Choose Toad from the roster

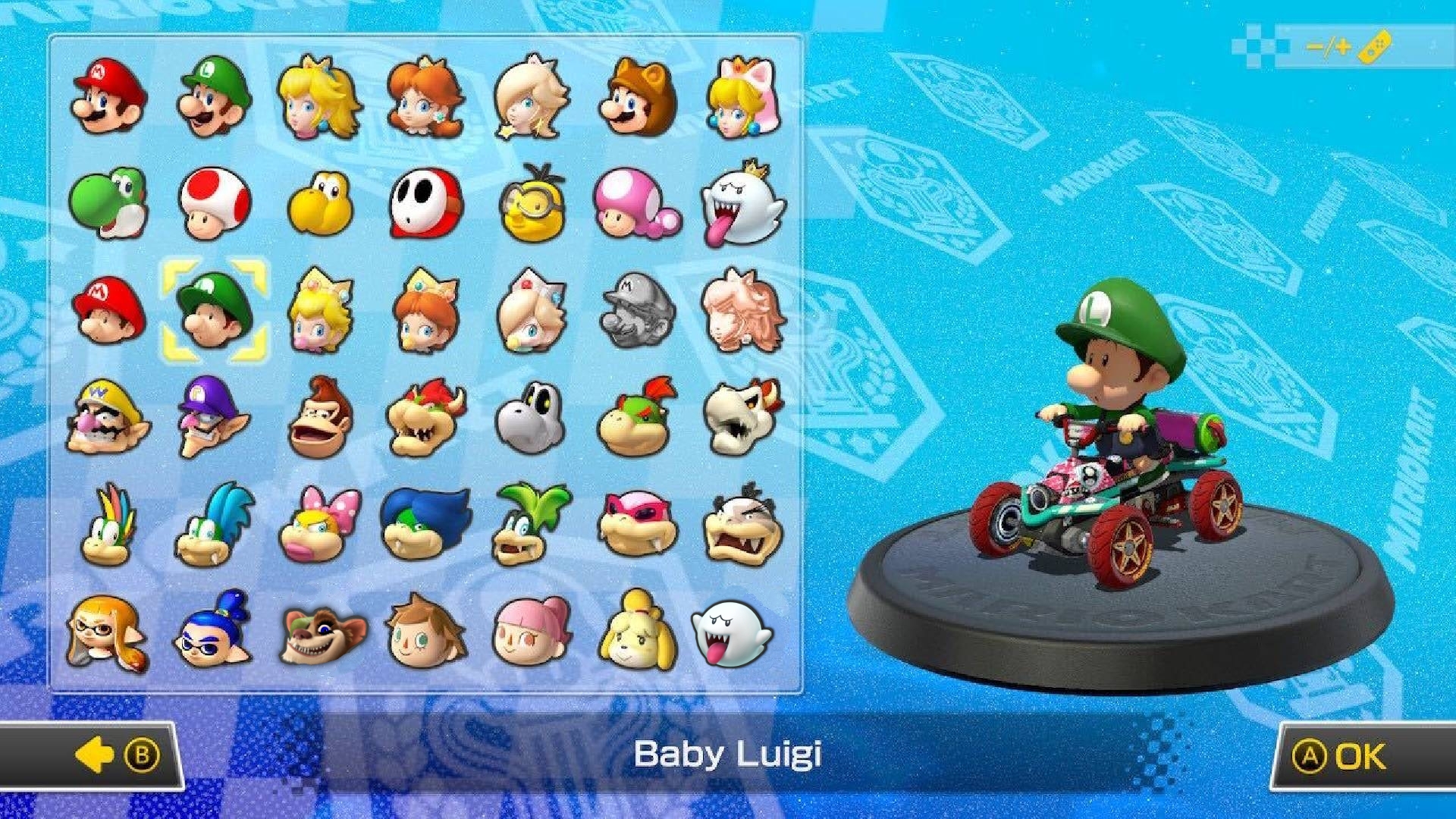[x=216, y=205]
